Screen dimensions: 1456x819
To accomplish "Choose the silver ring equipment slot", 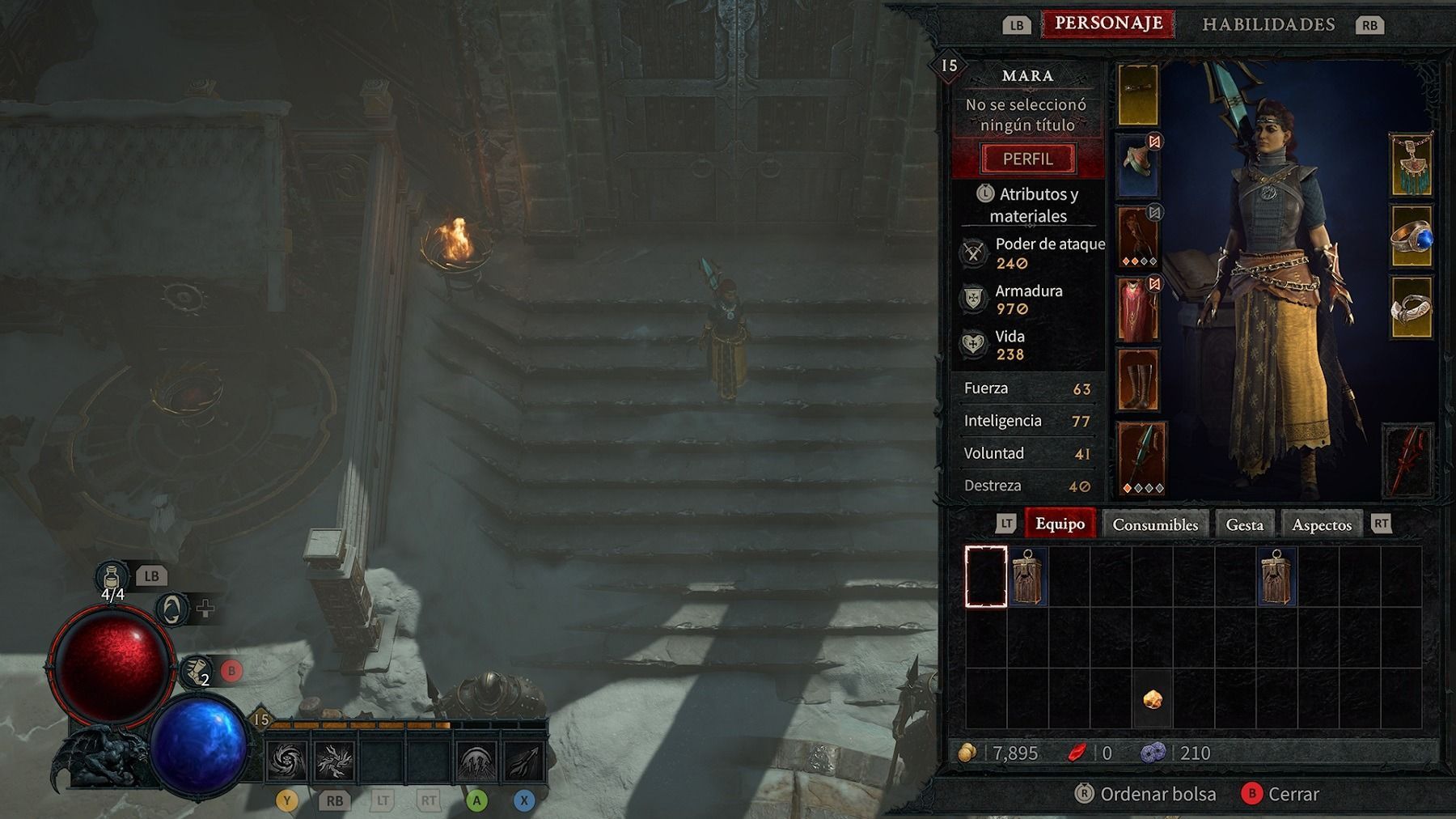I will point(1411,308).
